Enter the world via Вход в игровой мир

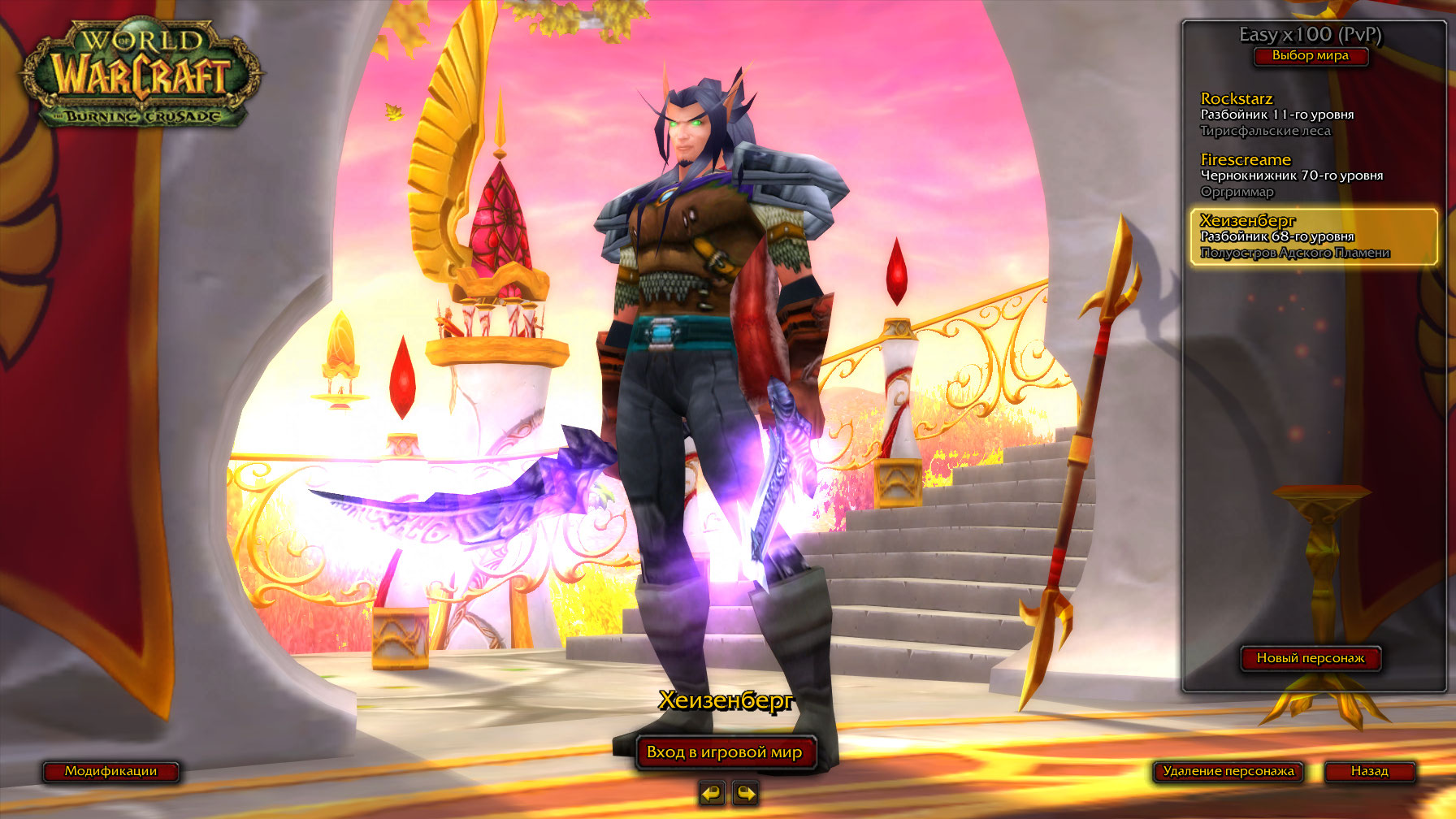pos(724,752)
